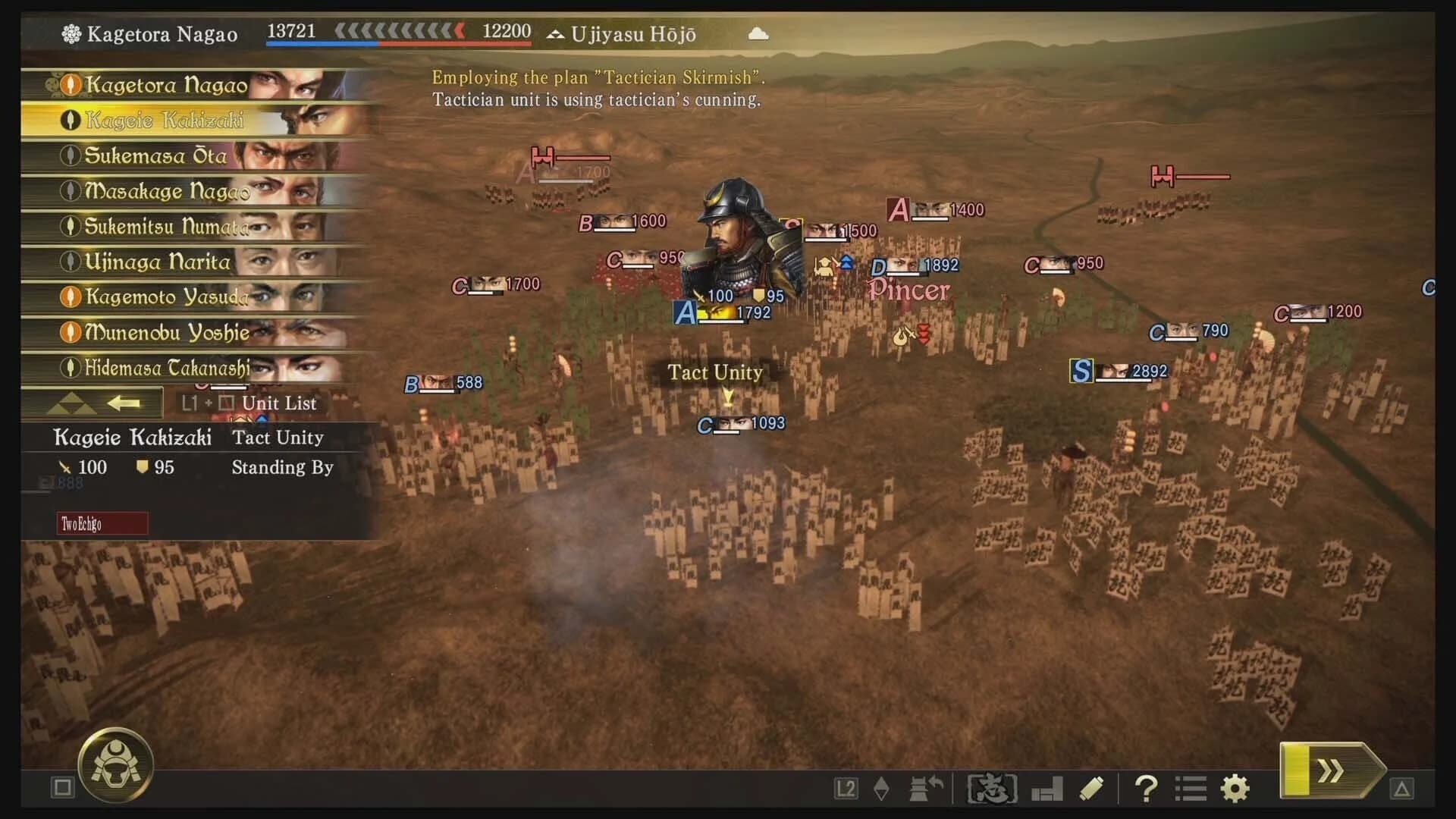Screen dimensions: 1456x819
Task: Click the diamond indicator icon
Action: pos(882,789)
